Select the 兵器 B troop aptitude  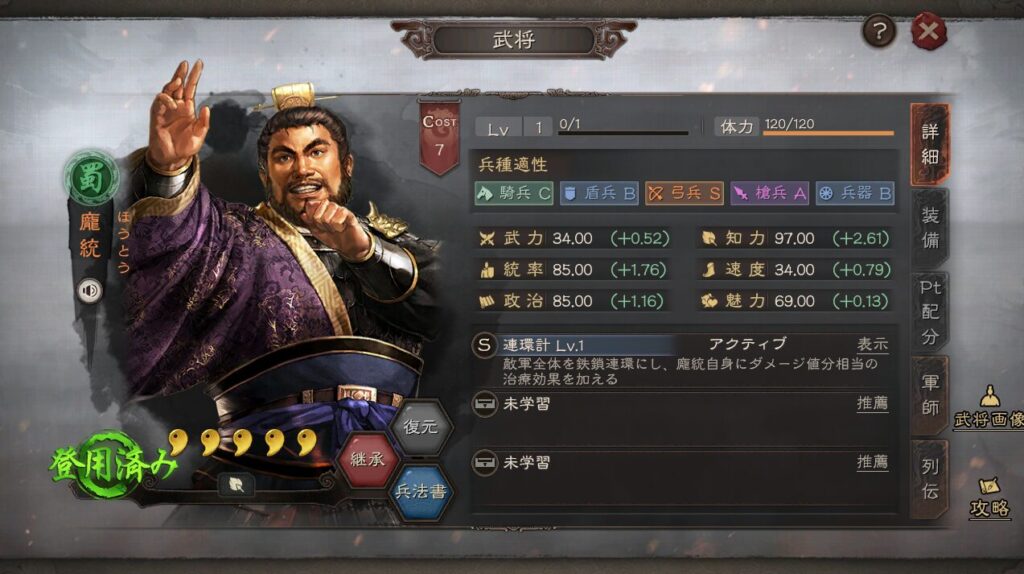pyautogui.click(x=854, y=193)
